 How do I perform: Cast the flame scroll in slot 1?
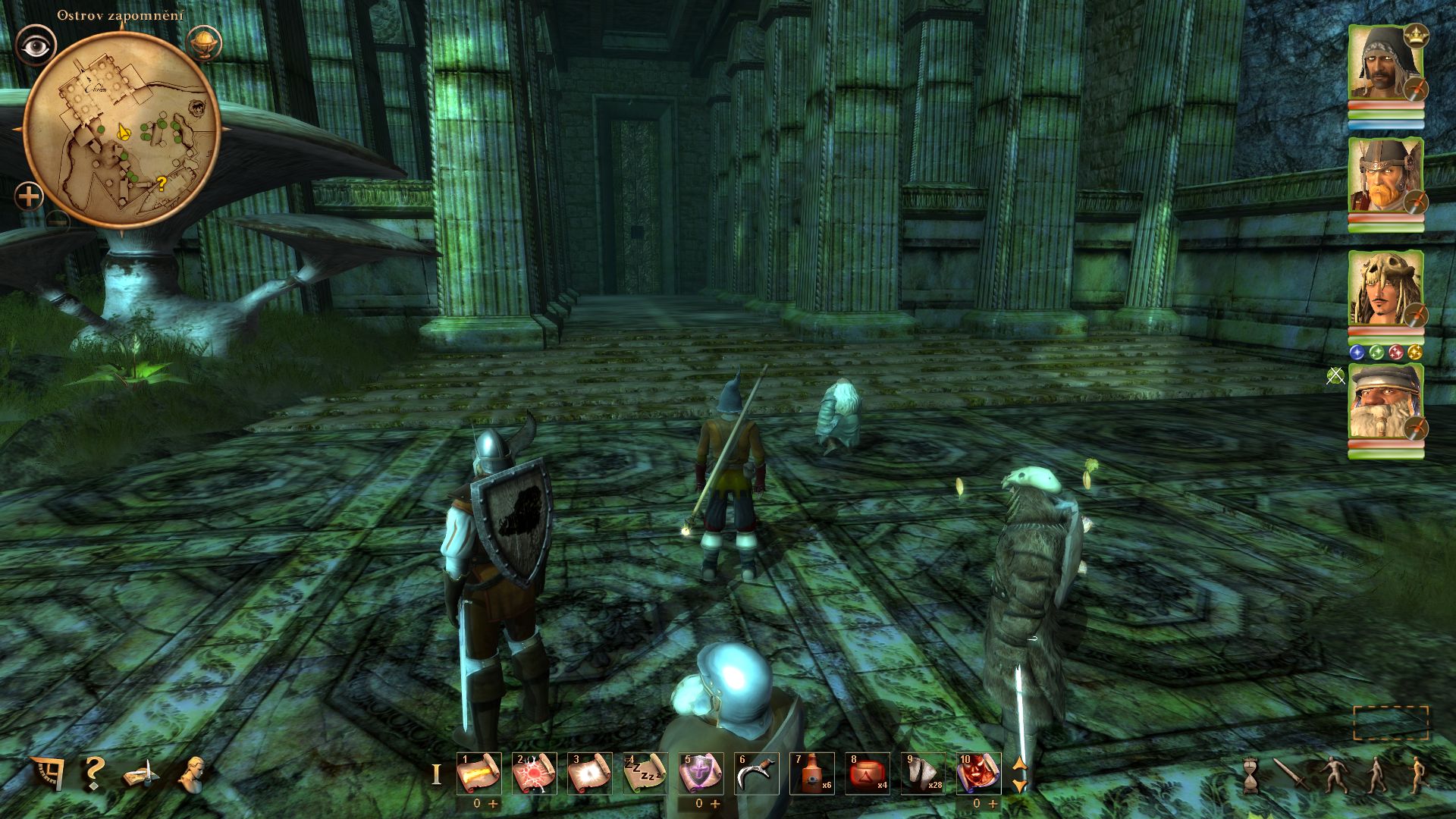pos(479,773)
